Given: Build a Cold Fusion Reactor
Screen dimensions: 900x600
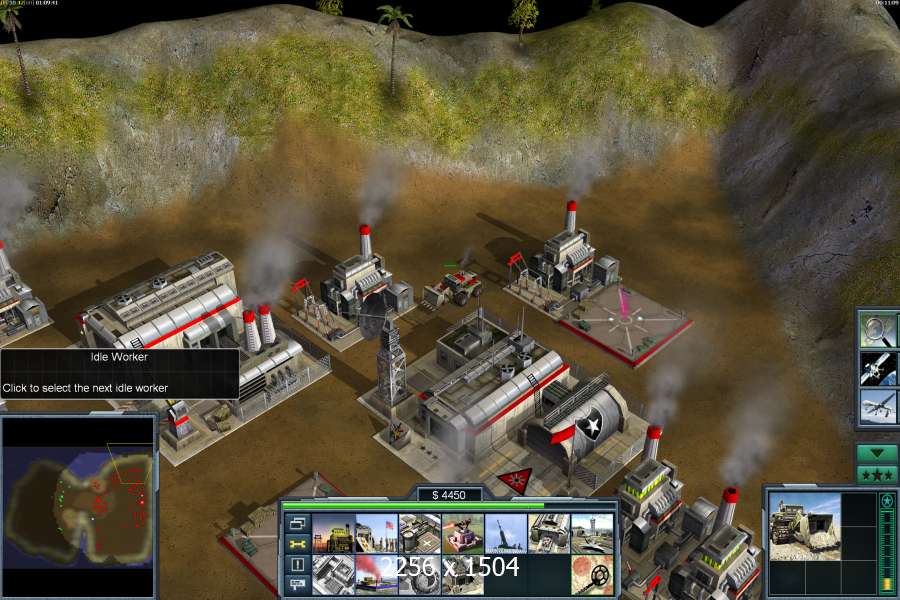Looking at the screenshot, I should (333, 533).
